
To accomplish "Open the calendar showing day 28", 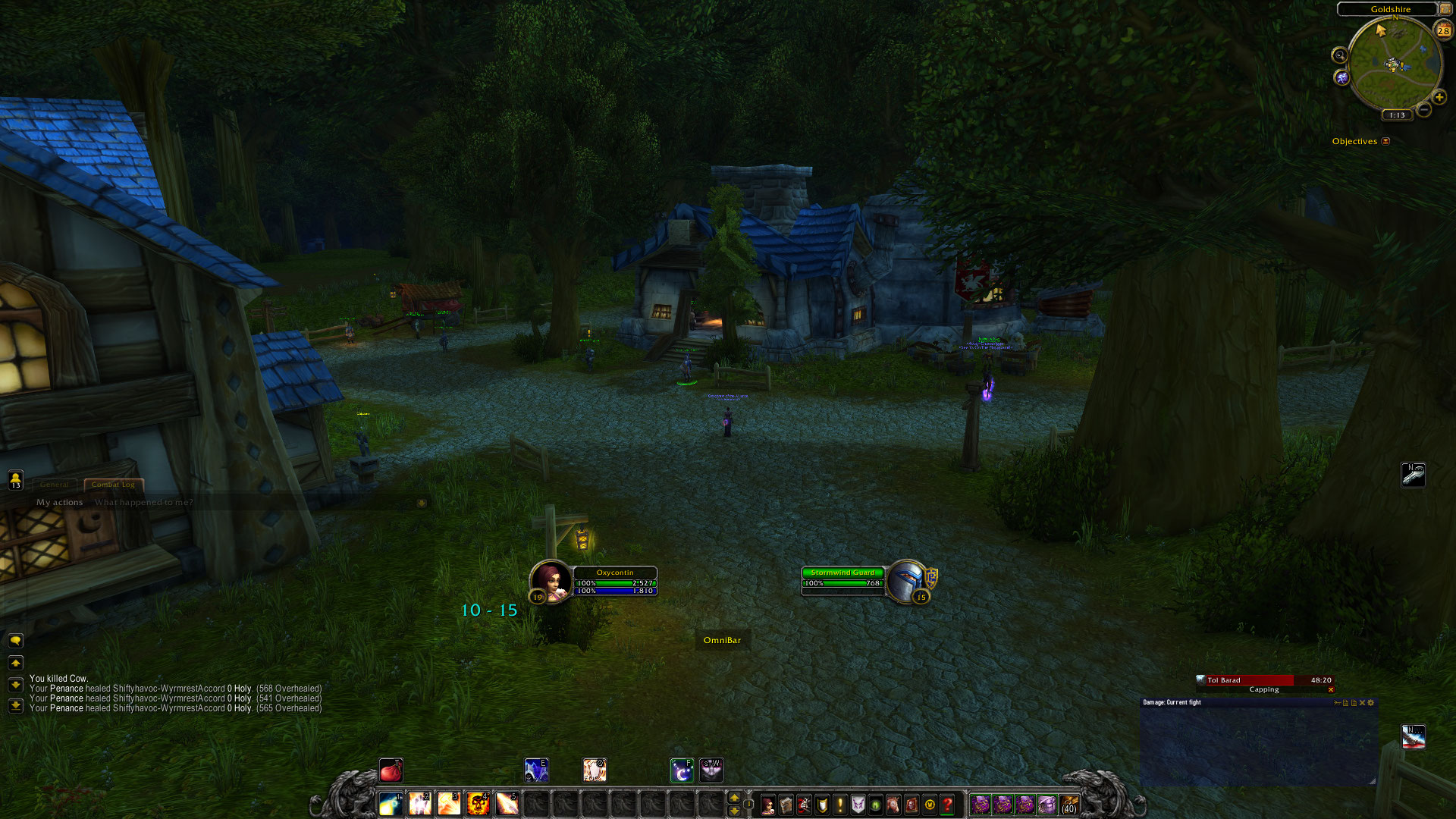I will [x=1443, y=30].
